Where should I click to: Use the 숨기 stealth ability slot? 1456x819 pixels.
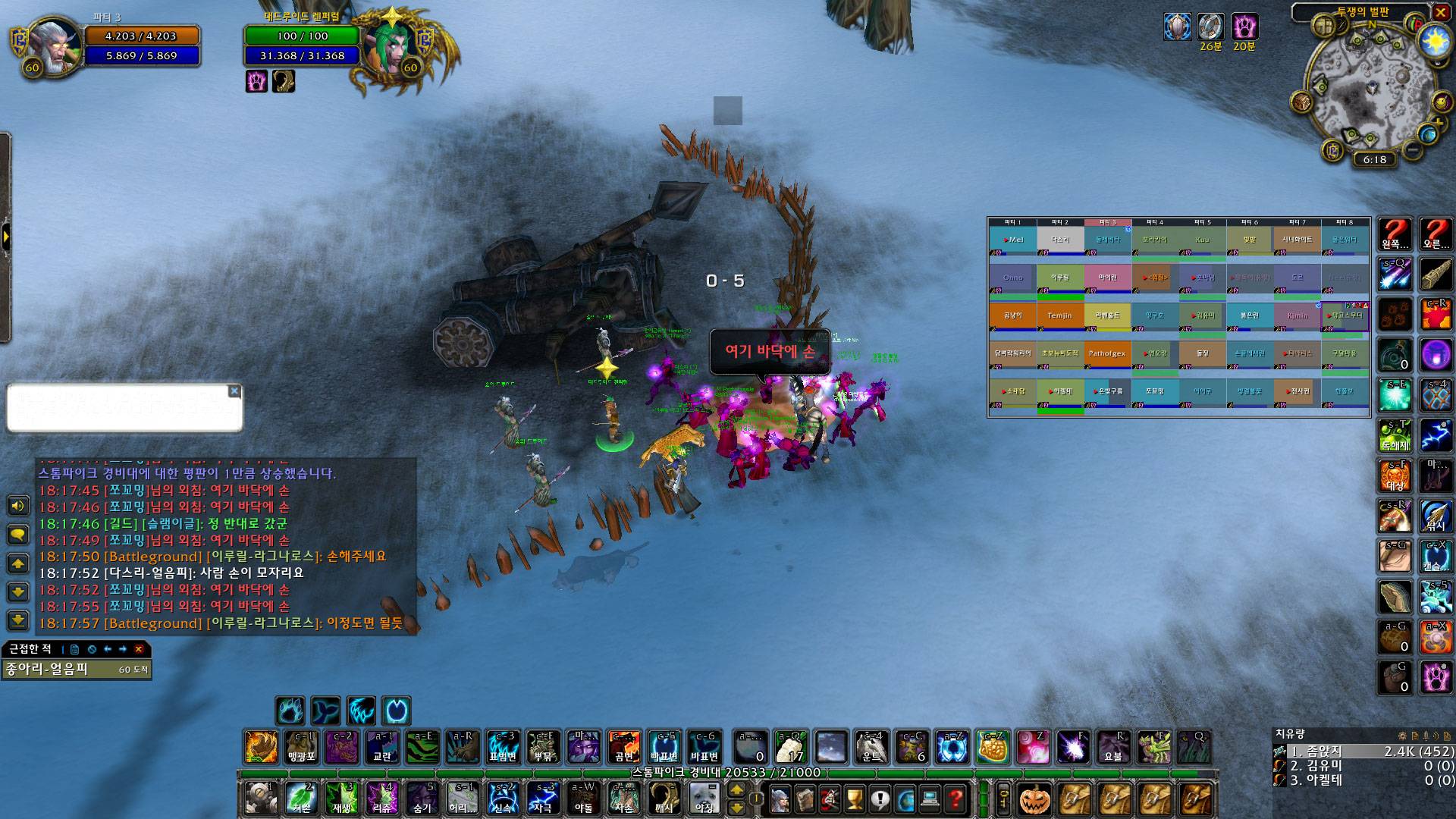[x=422, y=799]
